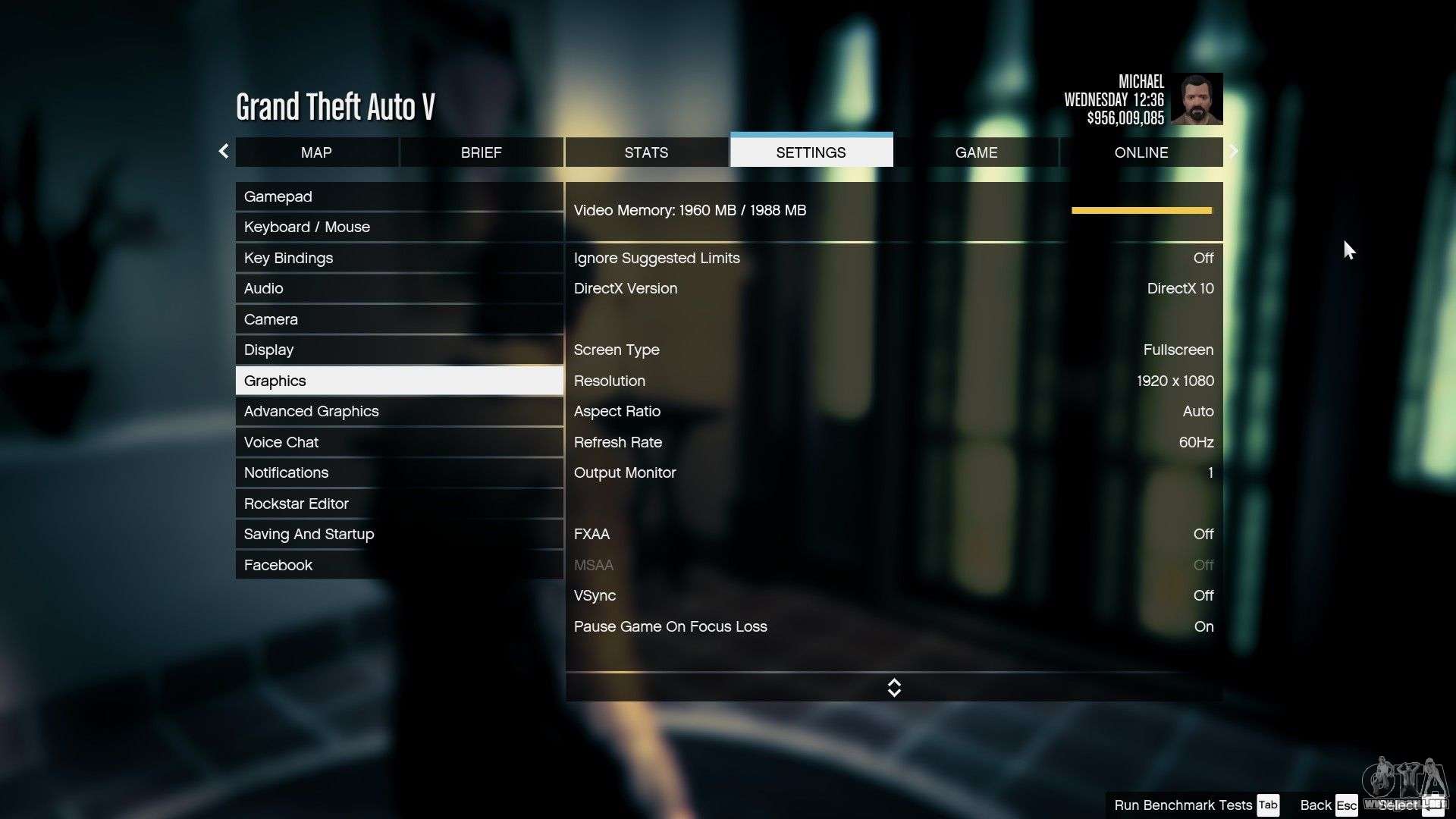Click Michael's character portrait
This screenshot has width=1456, height=819.
click(1198, 99)
